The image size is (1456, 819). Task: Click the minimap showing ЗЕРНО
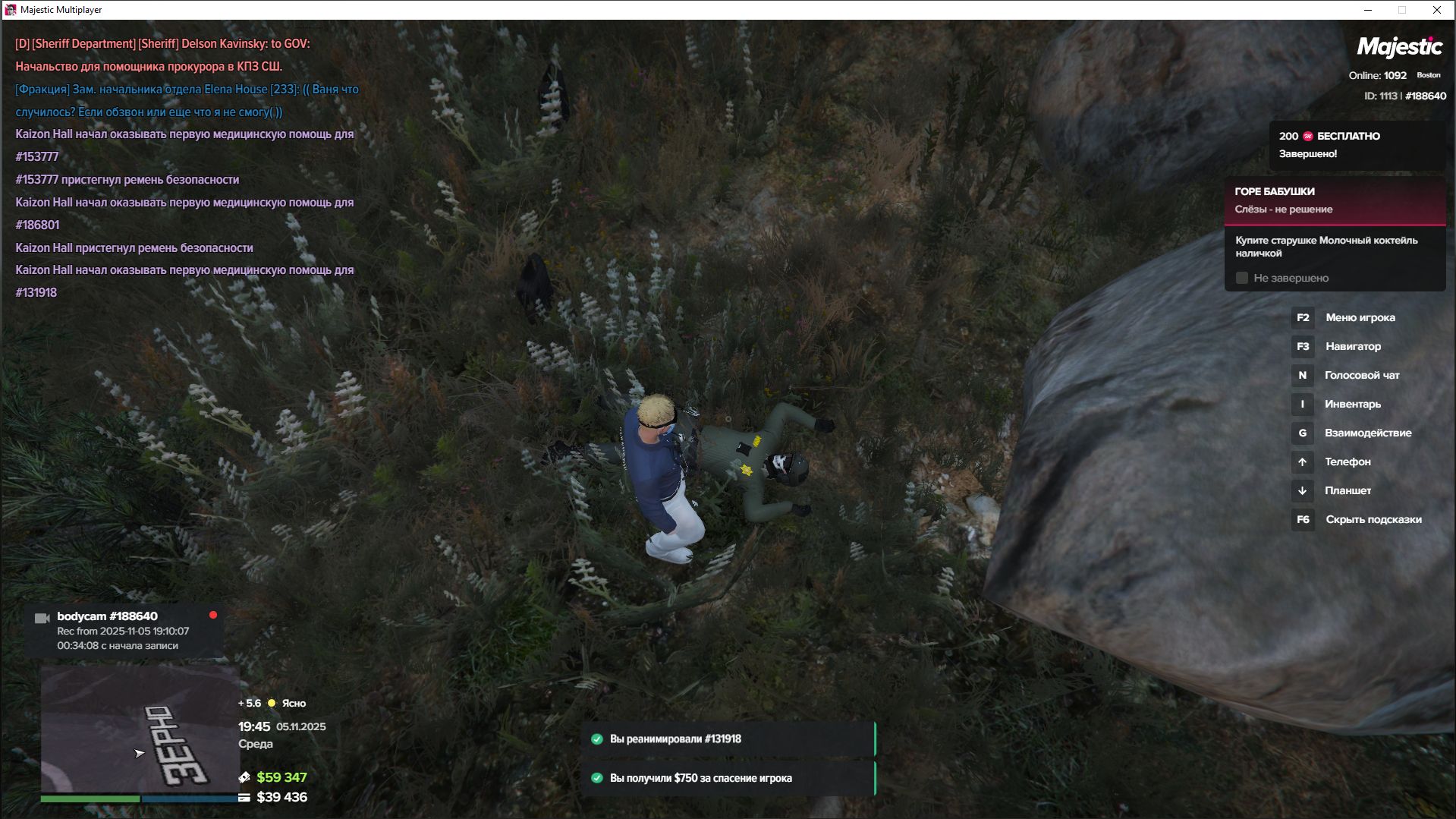coord(140,729)
